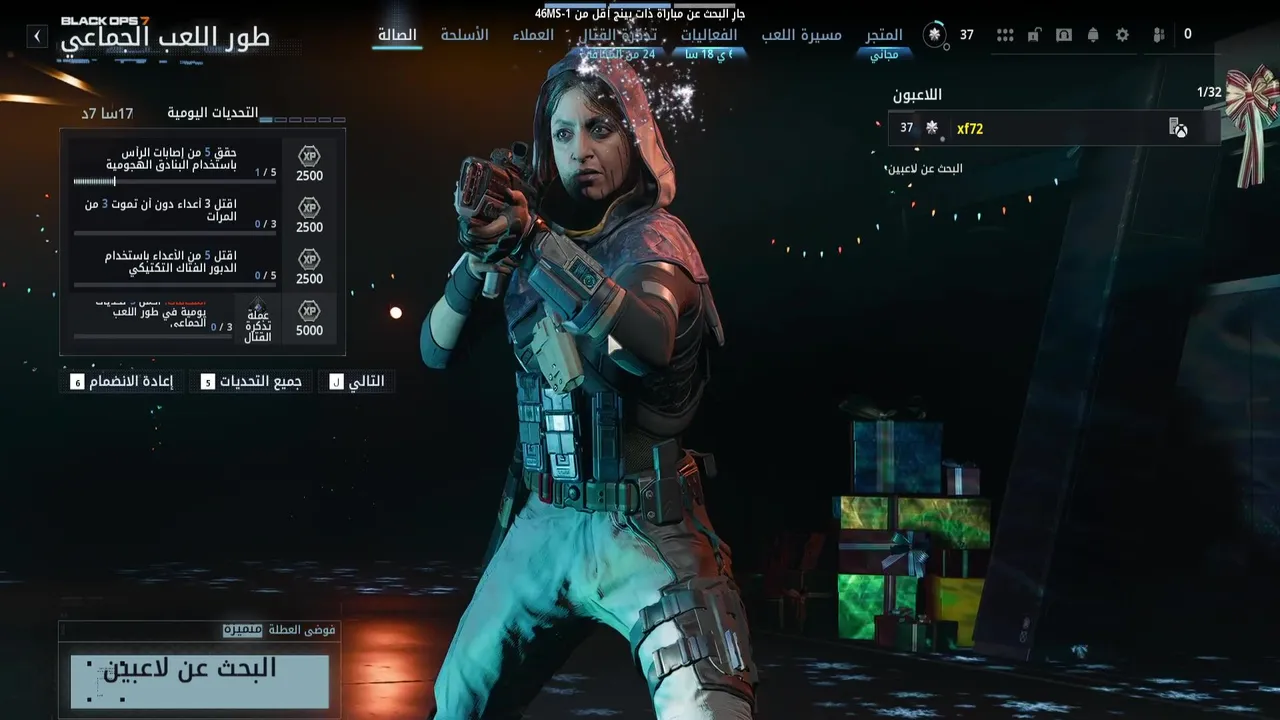1280x720 pixels.
Task: Show notifications via the bell icon
Action: point(1093,35)
